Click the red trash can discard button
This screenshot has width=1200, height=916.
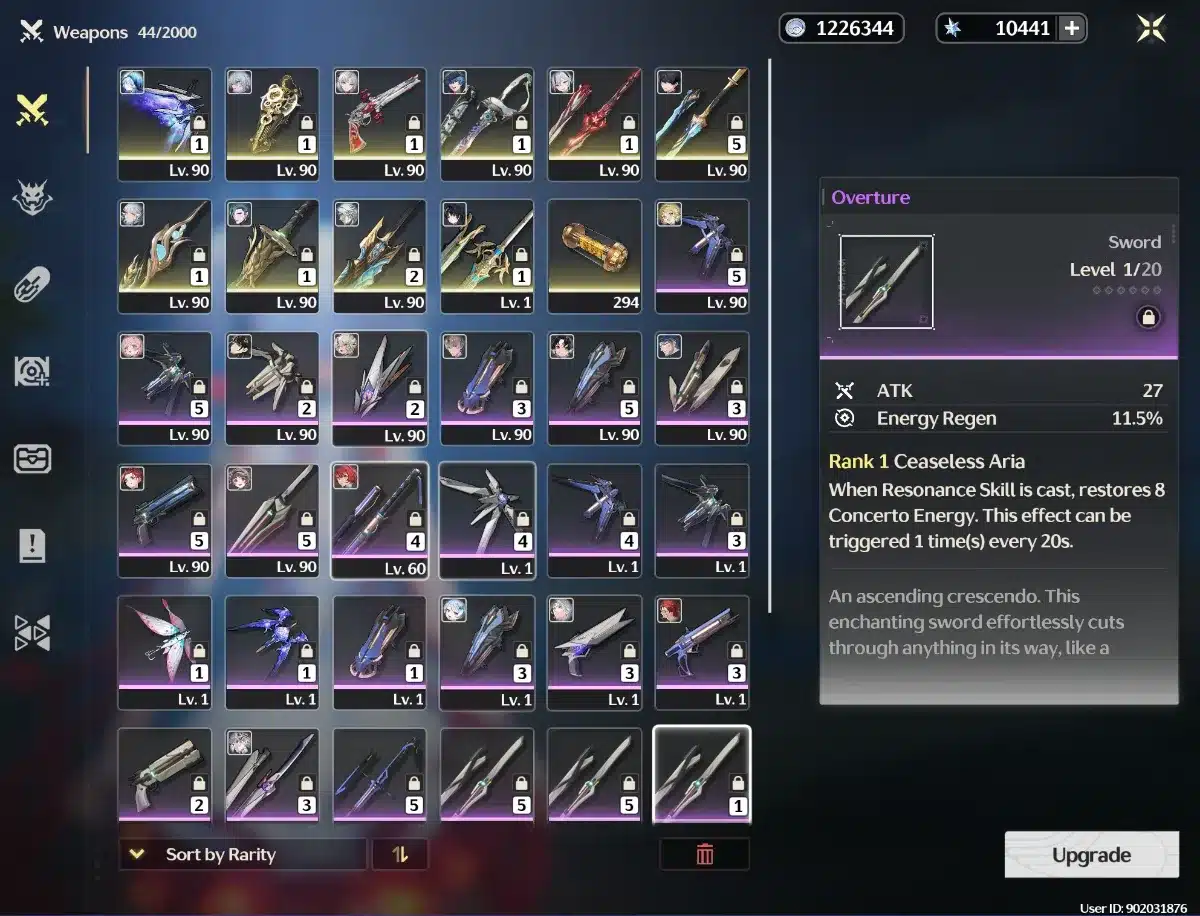tap(705, 855)
